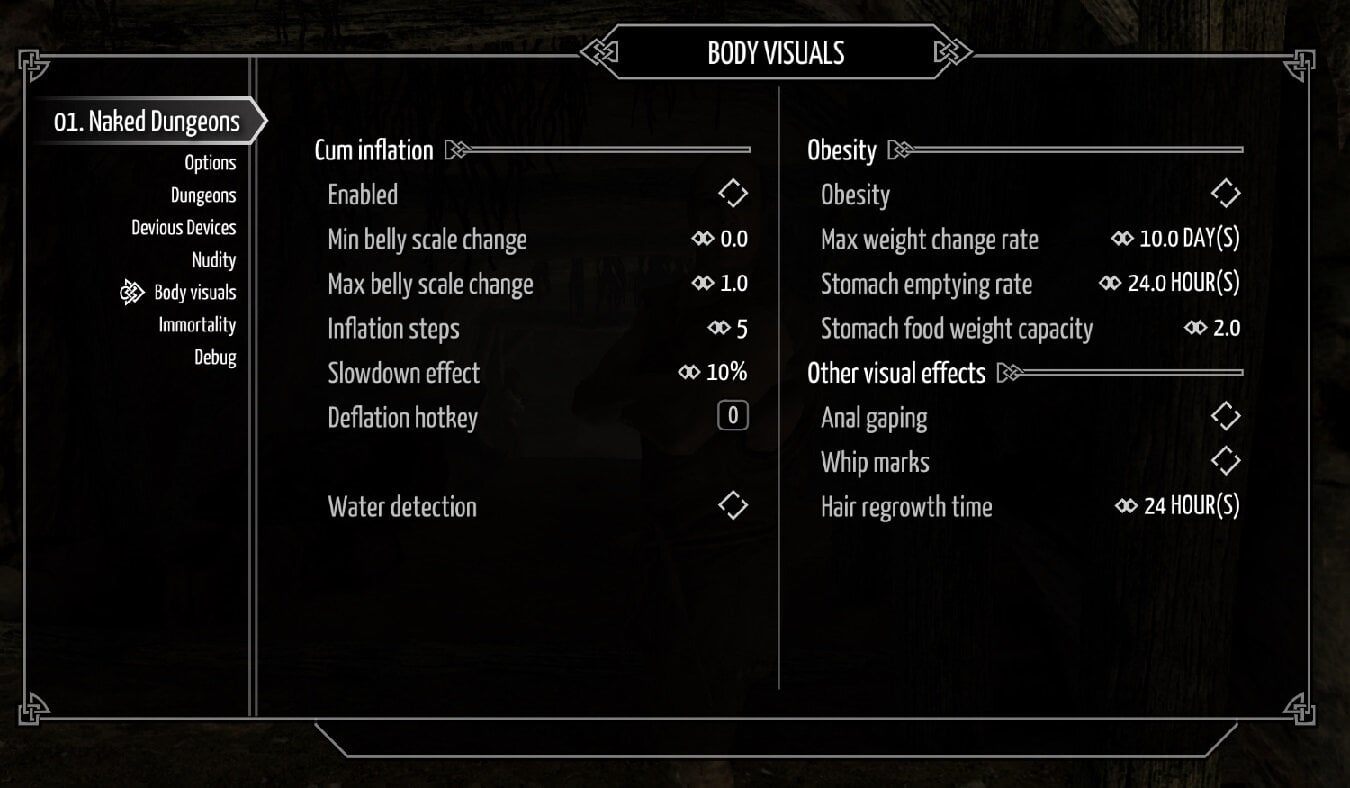
Task: Open the Devious Devices settings page
Action: [183, 227]
